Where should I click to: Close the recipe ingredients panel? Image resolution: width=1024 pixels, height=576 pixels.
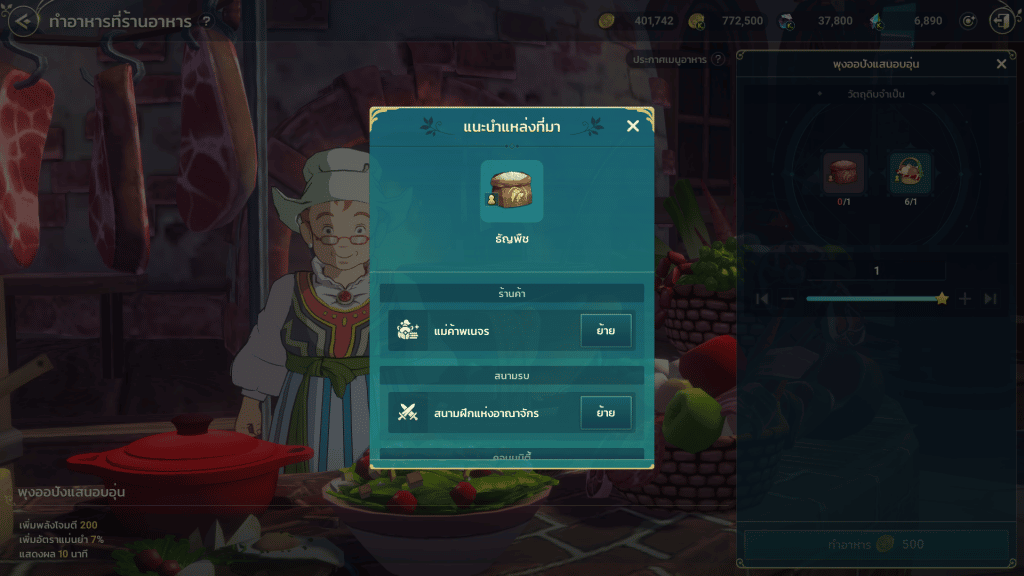coord(1001,64)
